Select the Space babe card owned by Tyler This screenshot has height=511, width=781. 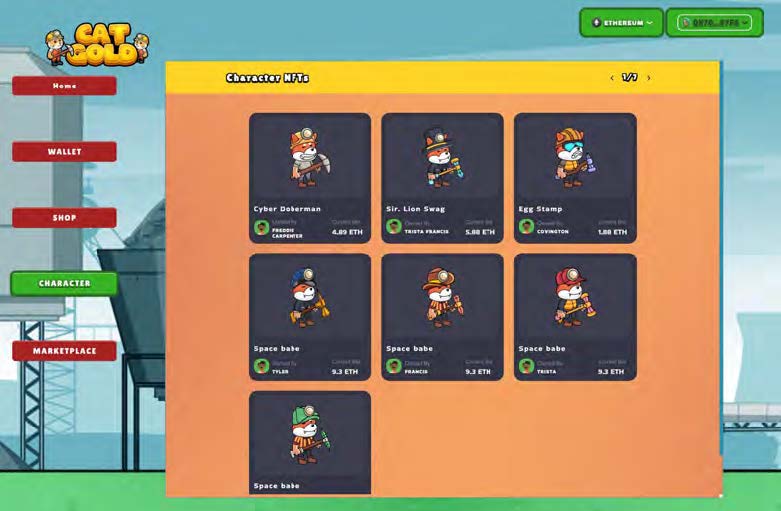(x=310, y=316)
